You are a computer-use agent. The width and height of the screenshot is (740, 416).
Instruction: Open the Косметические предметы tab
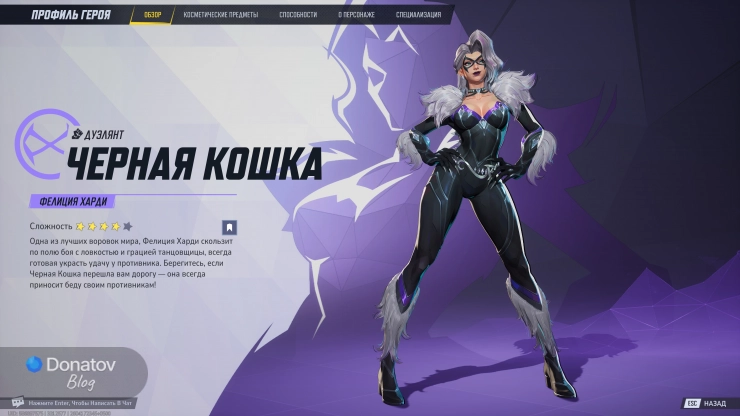coord(221,15)
